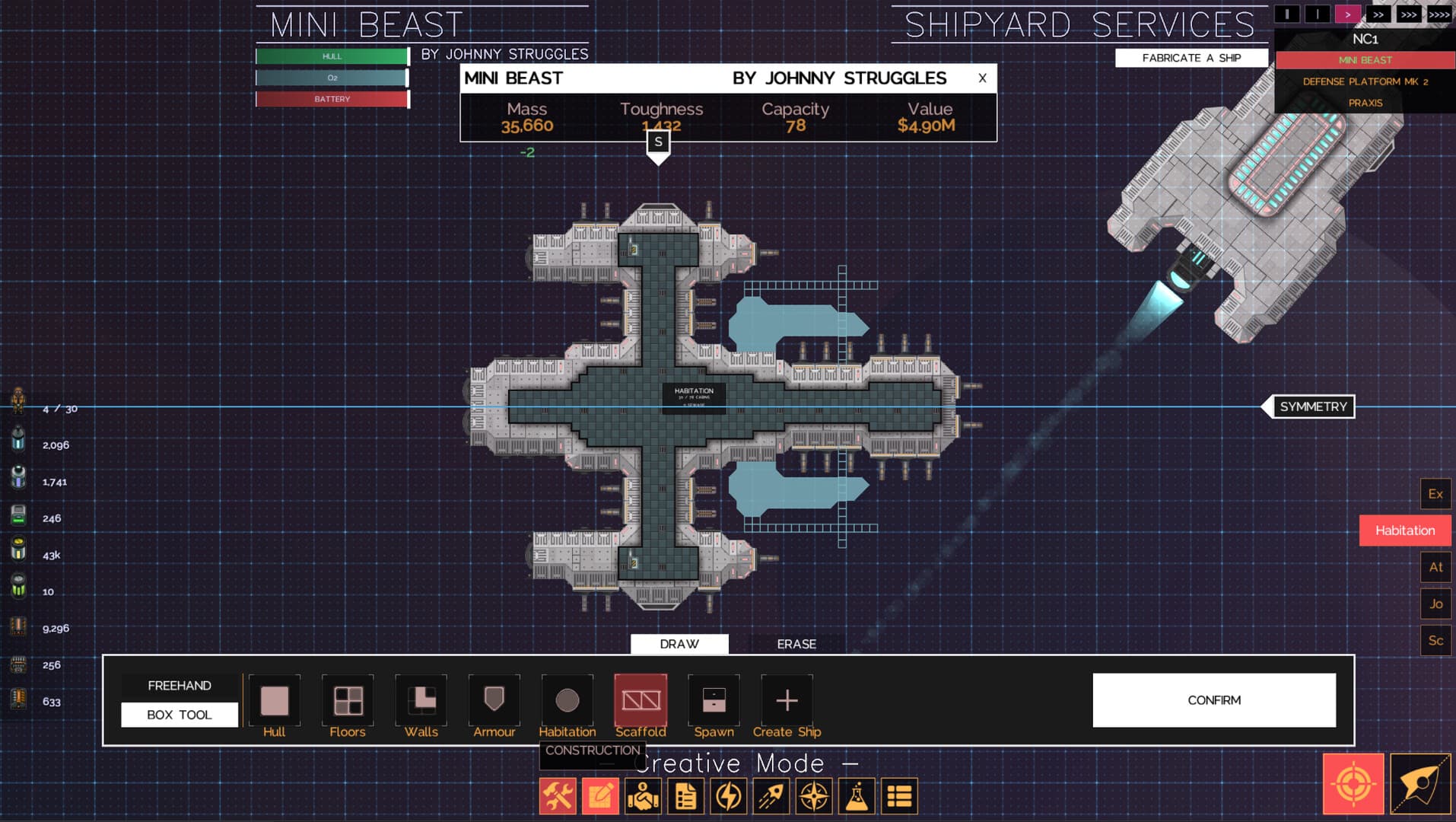Pause the game with the pause control
The image size is (1456, 822).
point(1286,13)
